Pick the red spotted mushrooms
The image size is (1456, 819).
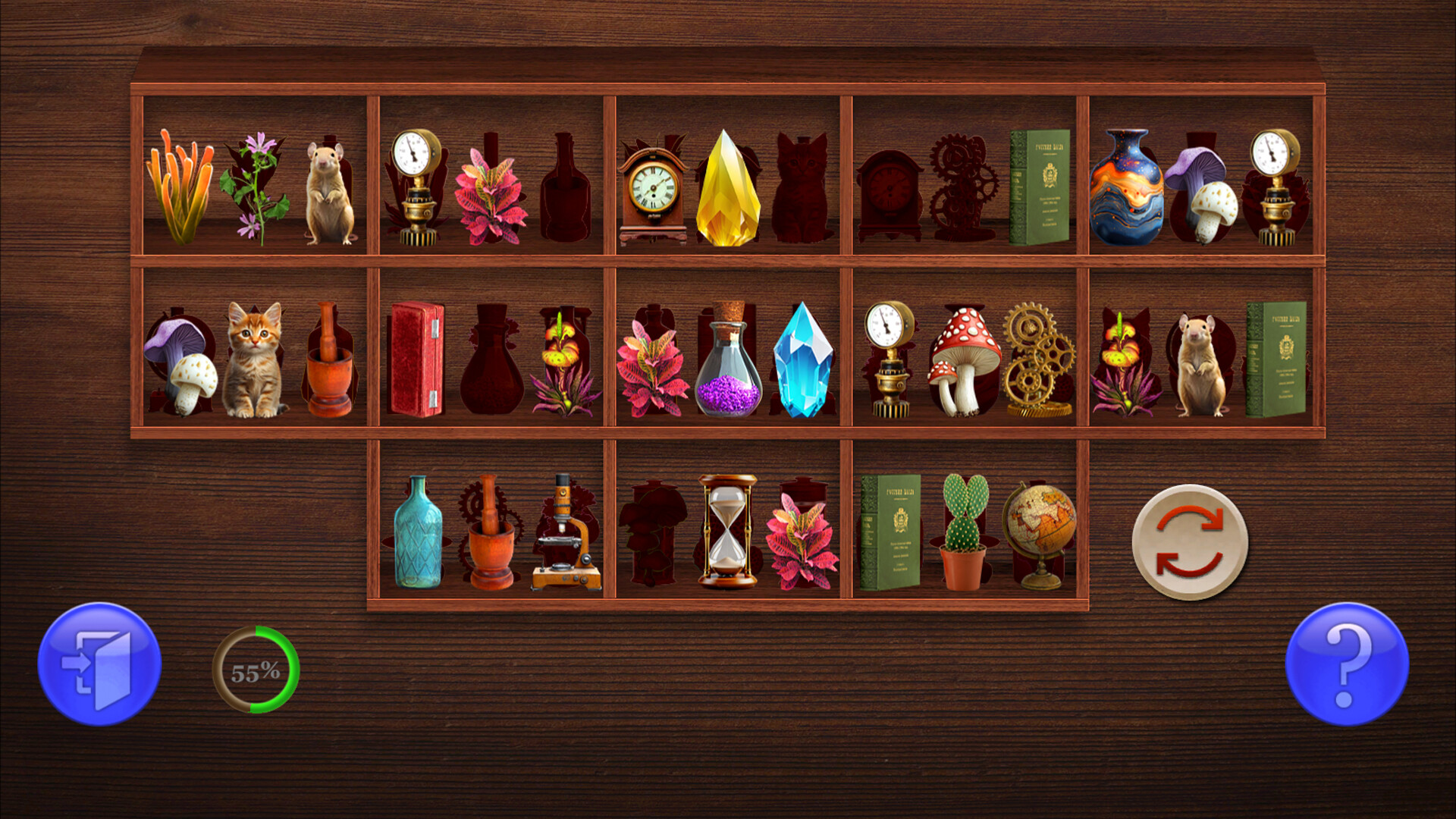click(963, 360)
